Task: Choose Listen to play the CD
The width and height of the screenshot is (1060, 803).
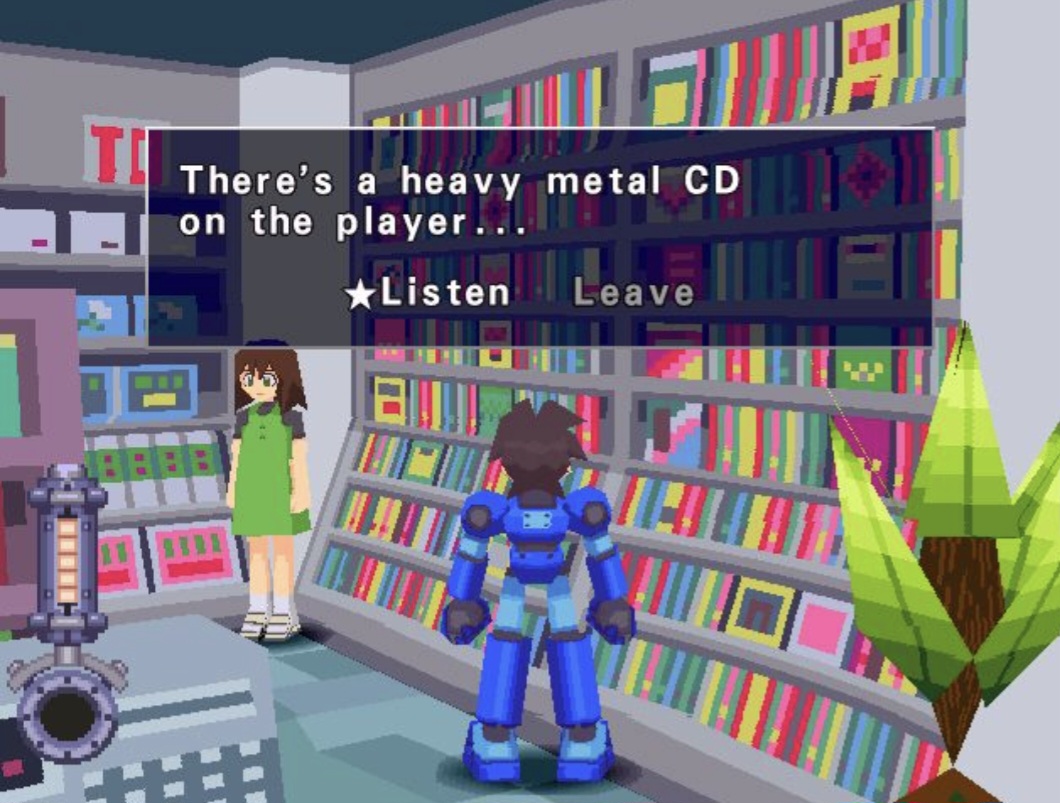Action: (444, 293)
